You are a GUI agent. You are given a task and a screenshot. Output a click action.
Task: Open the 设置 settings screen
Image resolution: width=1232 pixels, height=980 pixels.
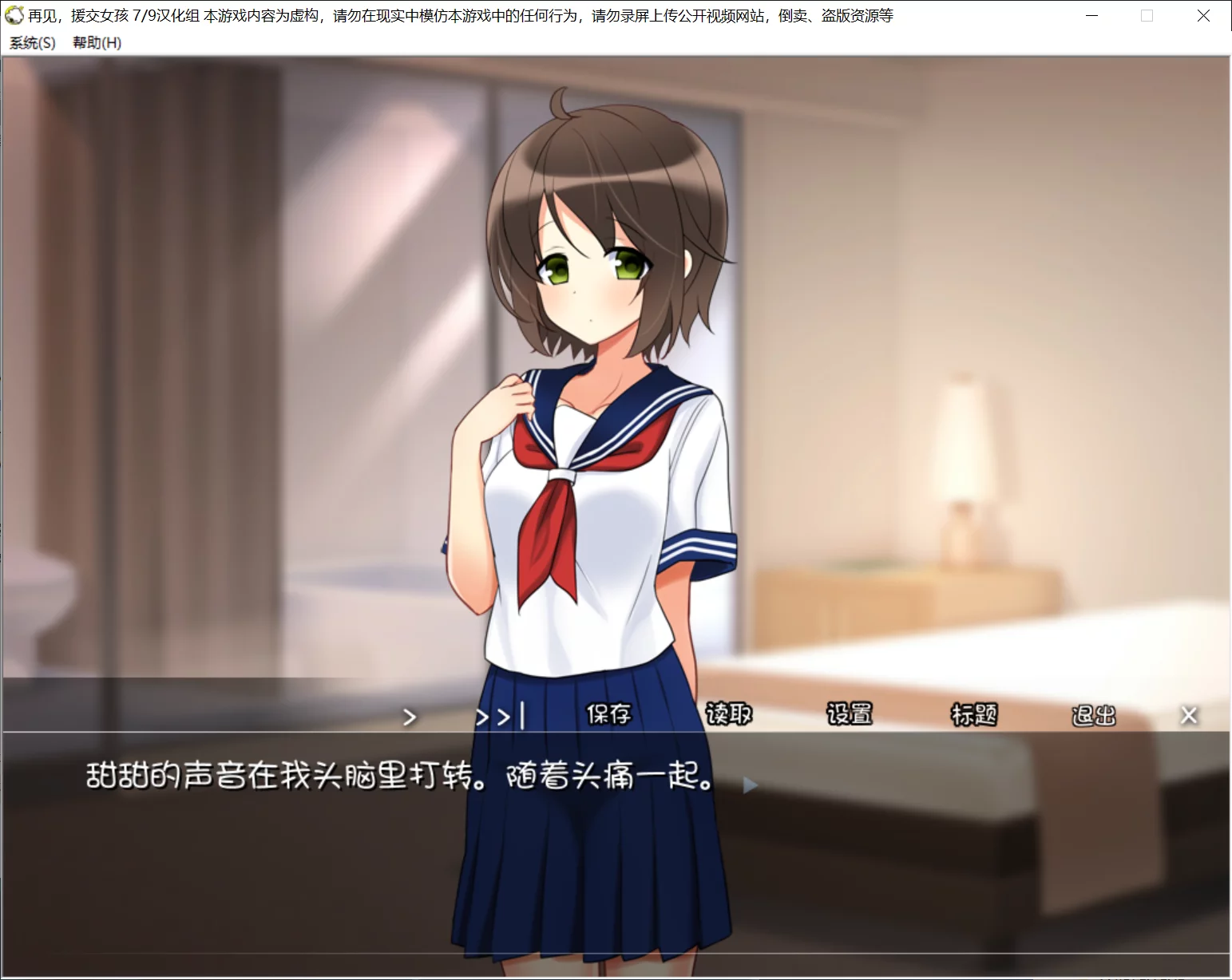[849, 715]
